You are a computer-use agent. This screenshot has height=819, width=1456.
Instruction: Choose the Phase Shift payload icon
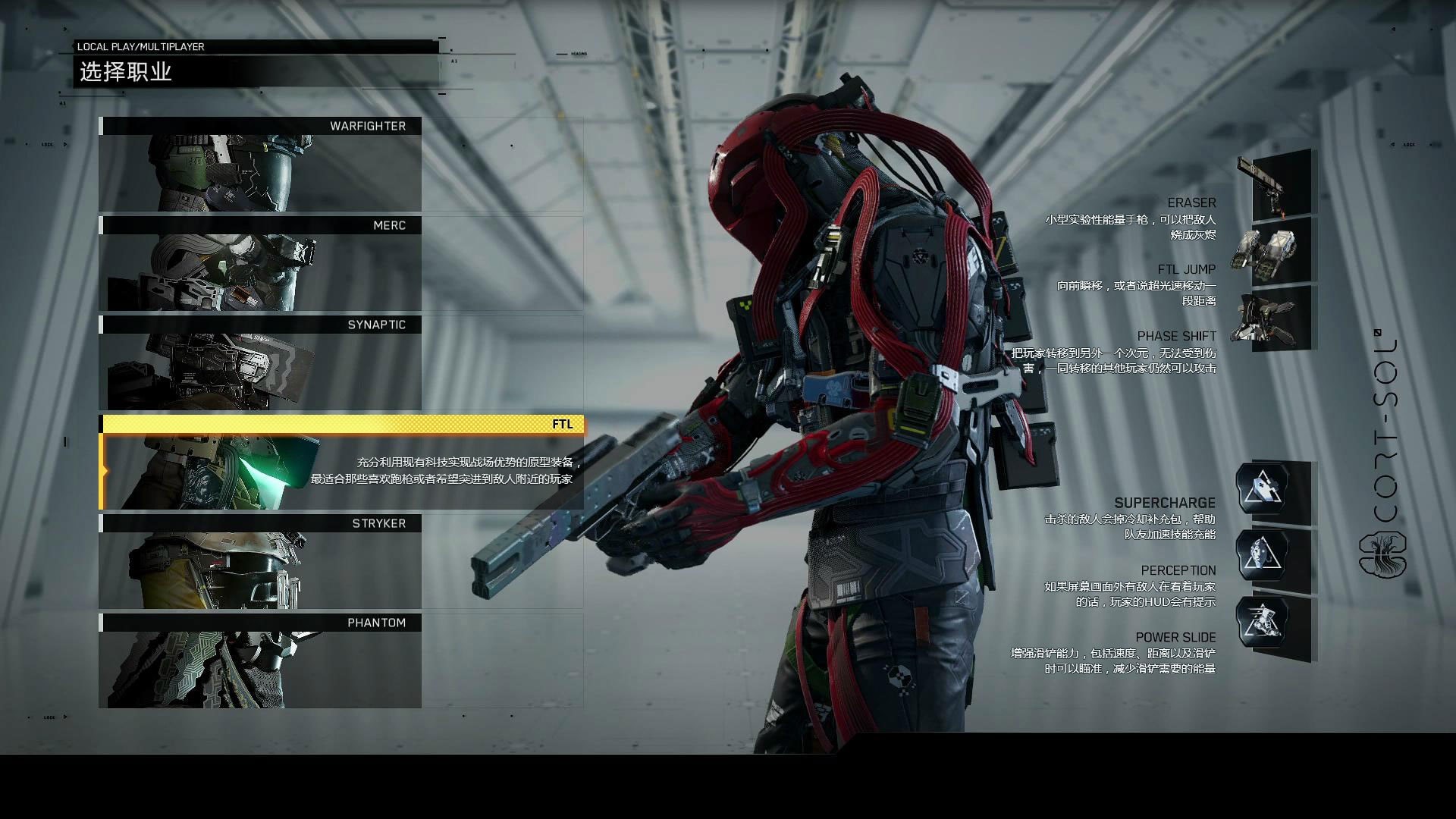click(1275, 318)
